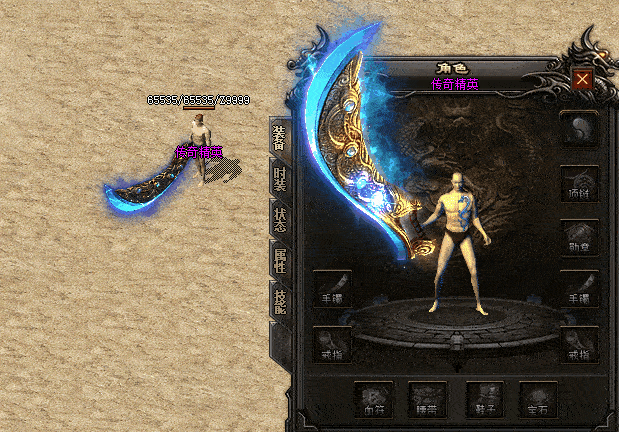Screen dimensions: 619x432
Task: Click the left-hand 戒指 ring slot
Action: tap(332, 343)
